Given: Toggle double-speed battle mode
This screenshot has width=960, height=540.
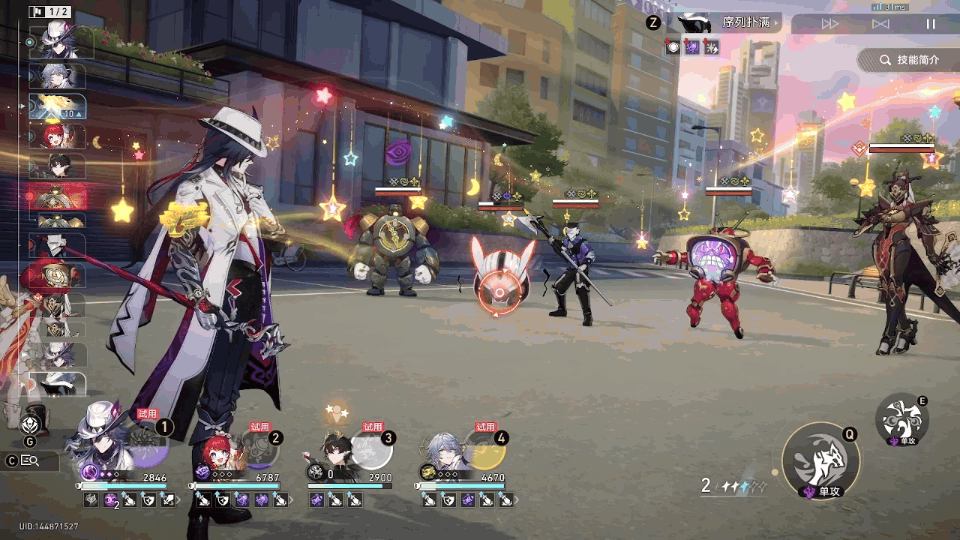Looking at the screenshot, I should coord(830,24).
